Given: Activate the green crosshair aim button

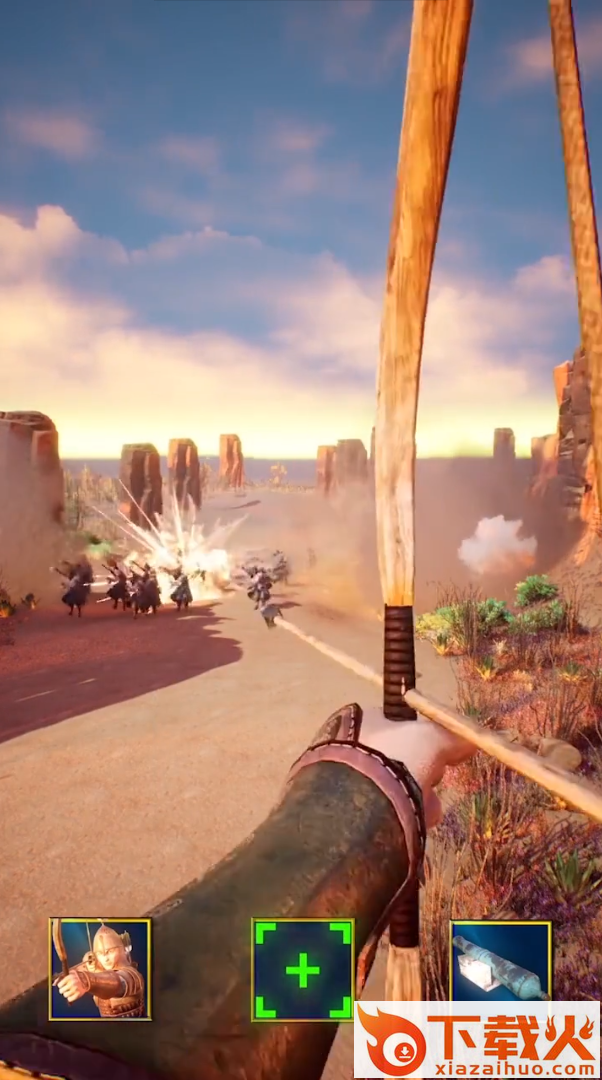Looking at the screenshot, I should (302, 968).
